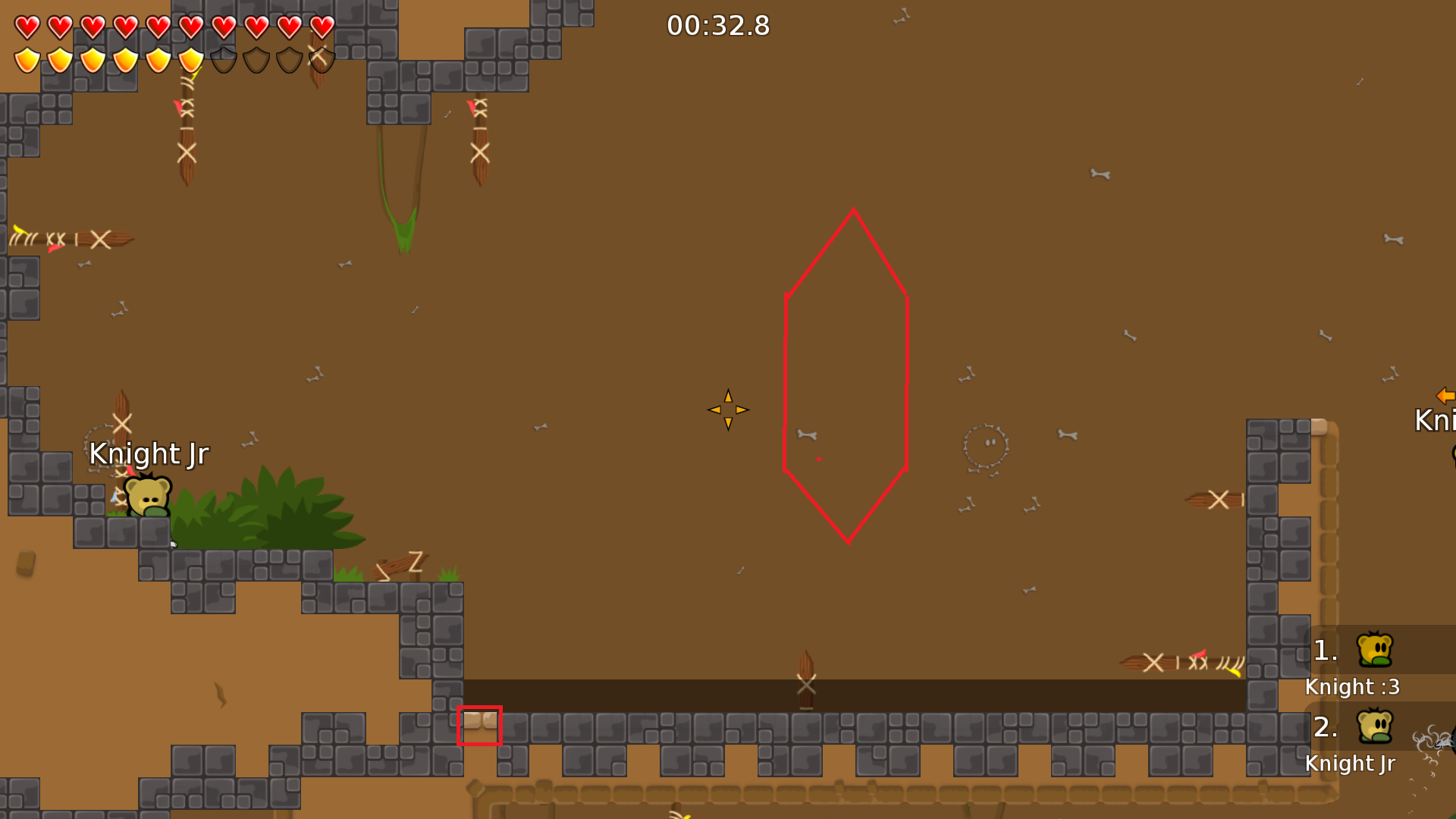Click the last filled yellow shield icon
The image size is (1456, 819).
(190, 60)
